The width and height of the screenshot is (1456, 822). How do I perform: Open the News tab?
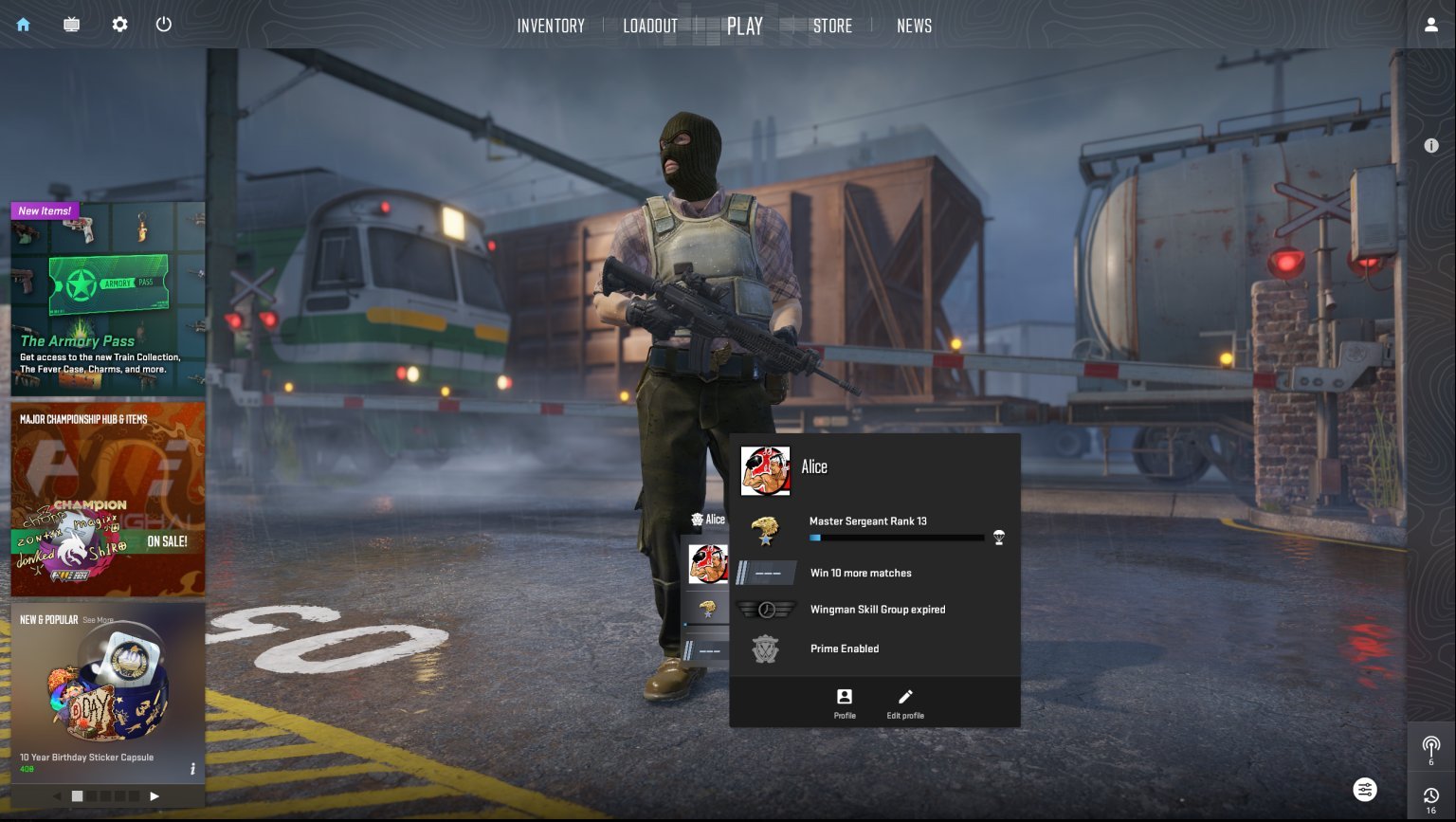point(914,26)
